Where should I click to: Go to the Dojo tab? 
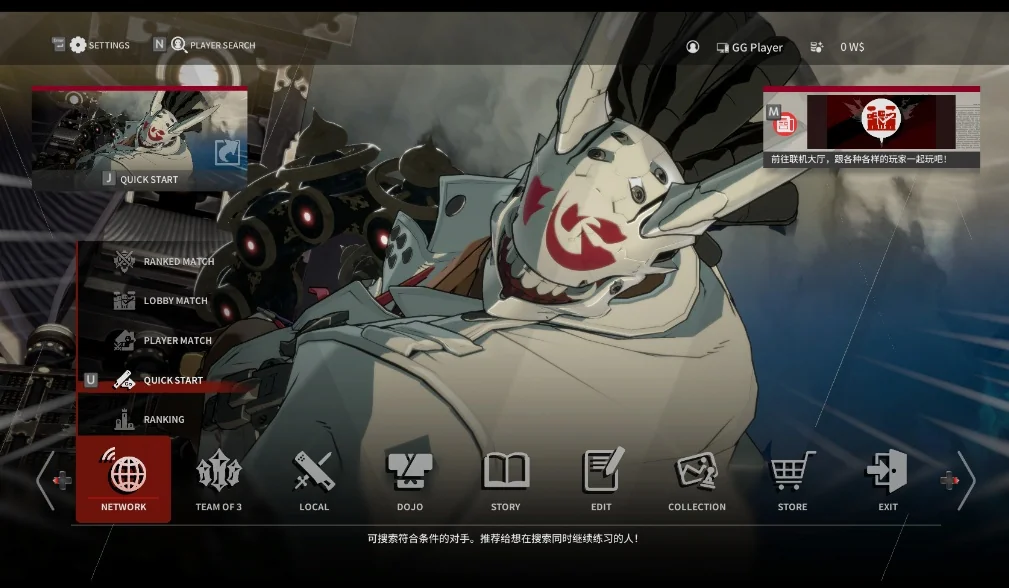[410, 479]
